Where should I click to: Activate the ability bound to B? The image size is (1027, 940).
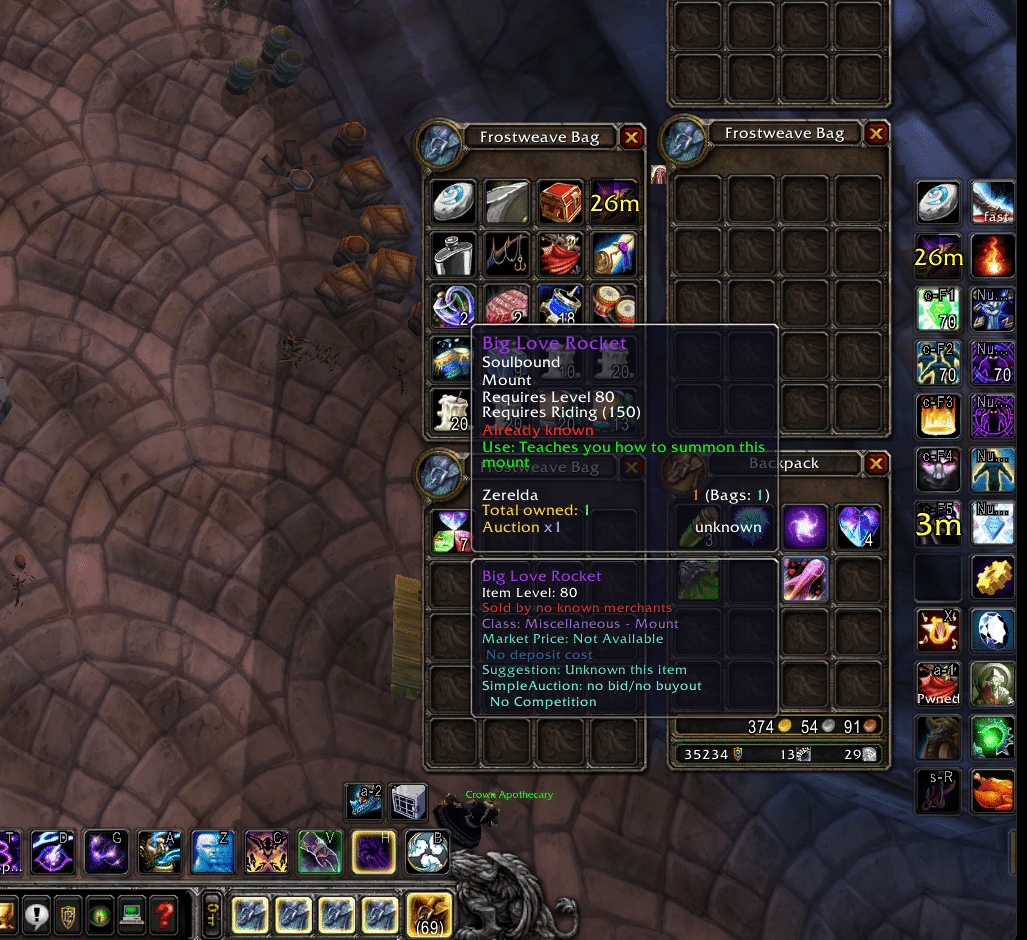(427, 851)
